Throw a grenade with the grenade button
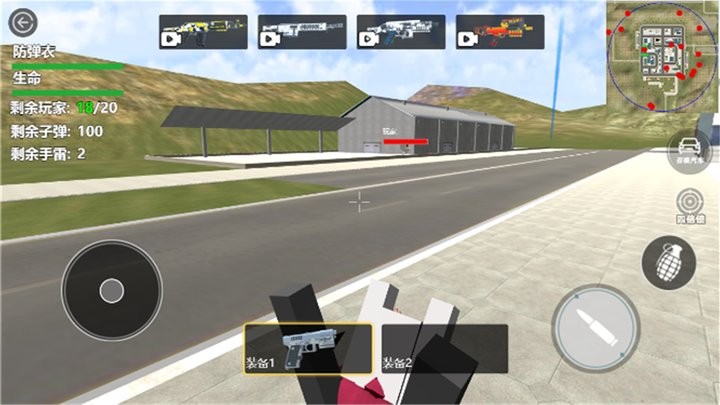Screen dimensions: 720x405 coord(668,264)
